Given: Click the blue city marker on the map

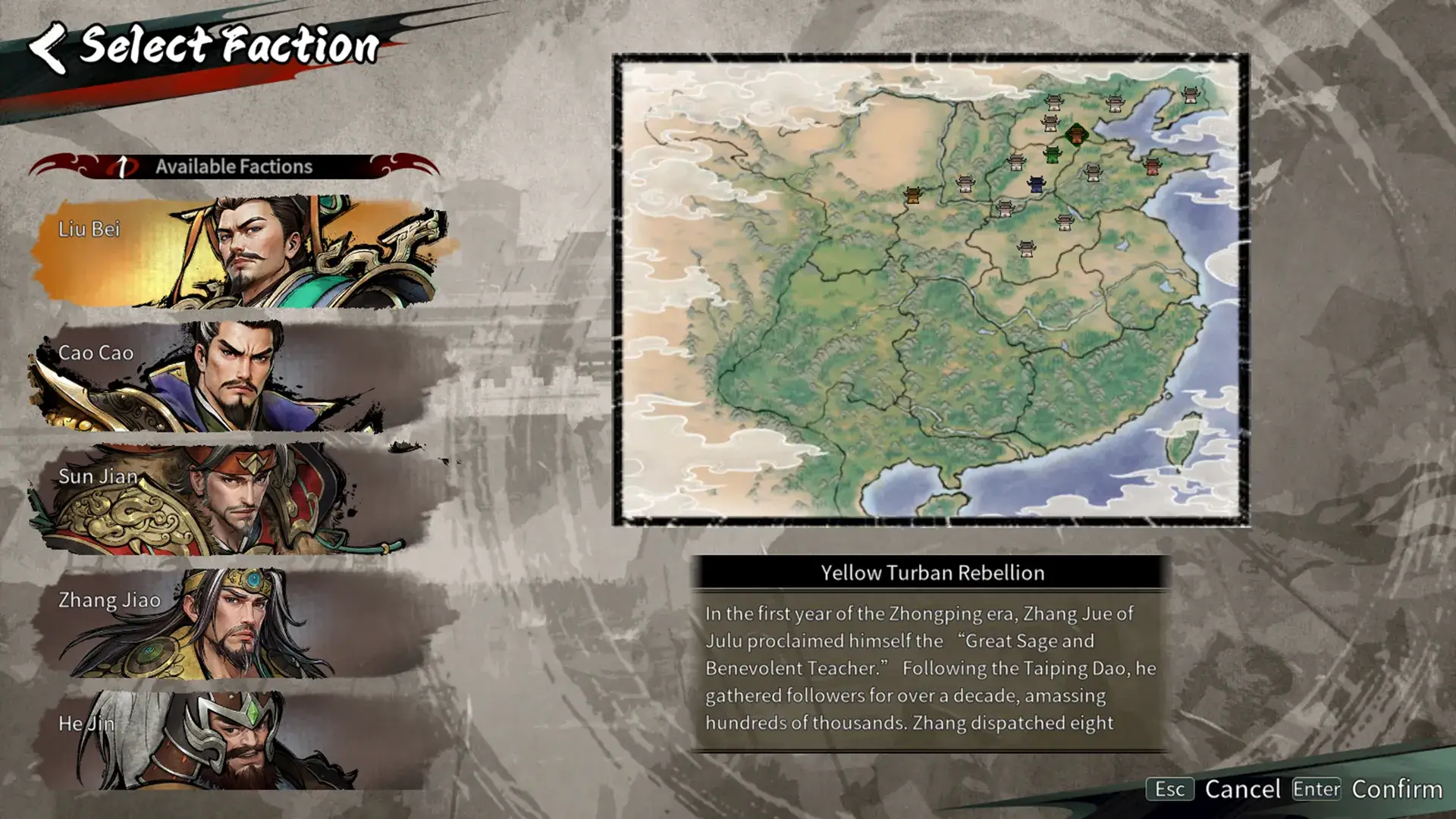Looking at the screenshot, I should pos(1036,184).
